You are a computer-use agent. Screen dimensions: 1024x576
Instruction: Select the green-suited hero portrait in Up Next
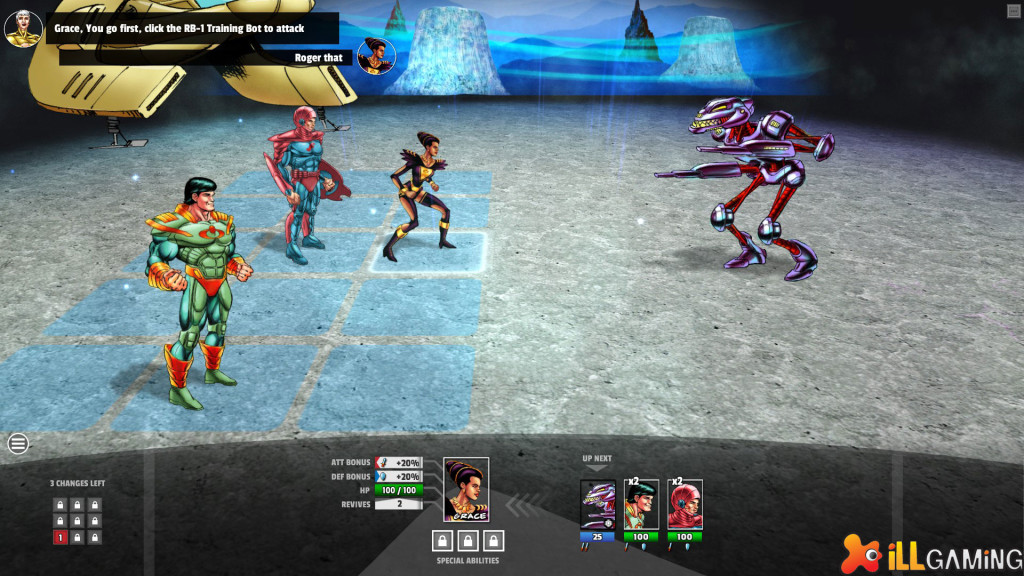point(641,505)
